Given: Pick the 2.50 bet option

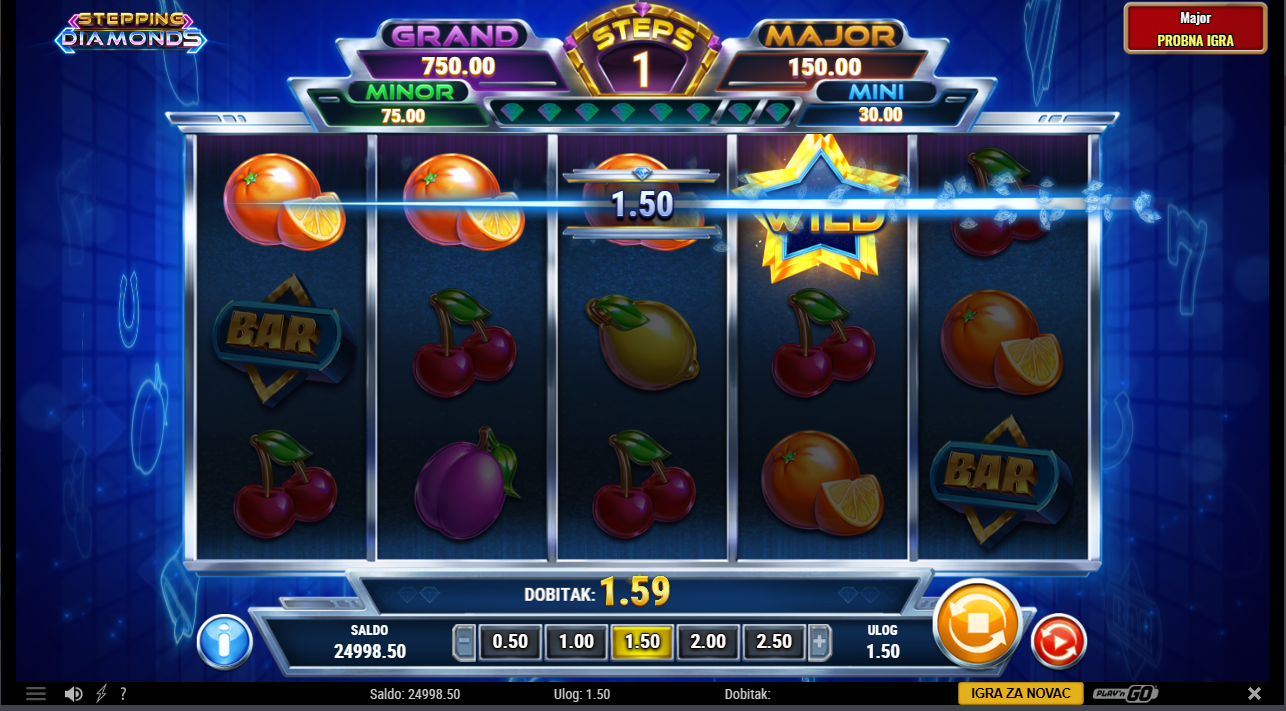Looking at the screenshot, I should (x=774, y=642).
